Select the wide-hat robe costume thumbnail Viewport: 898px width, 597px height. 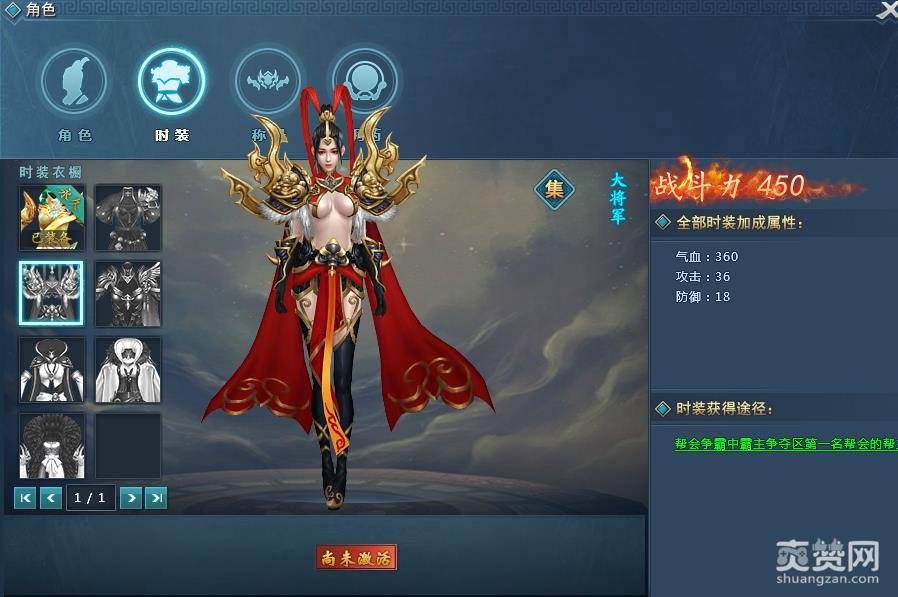[51, 369]
